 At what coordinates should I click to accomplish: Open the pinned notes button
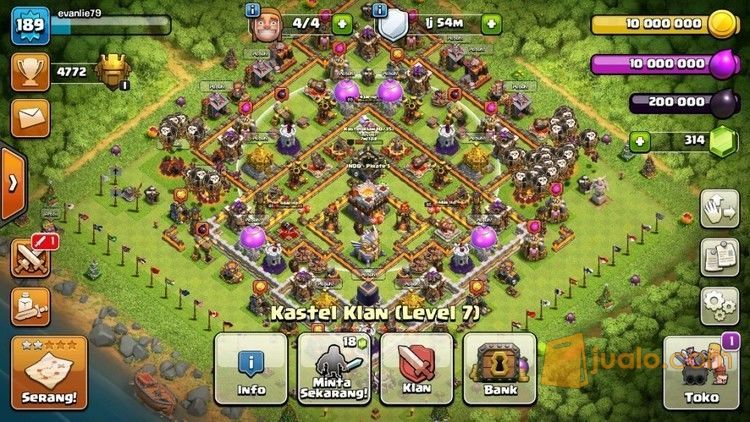(718, 257)
